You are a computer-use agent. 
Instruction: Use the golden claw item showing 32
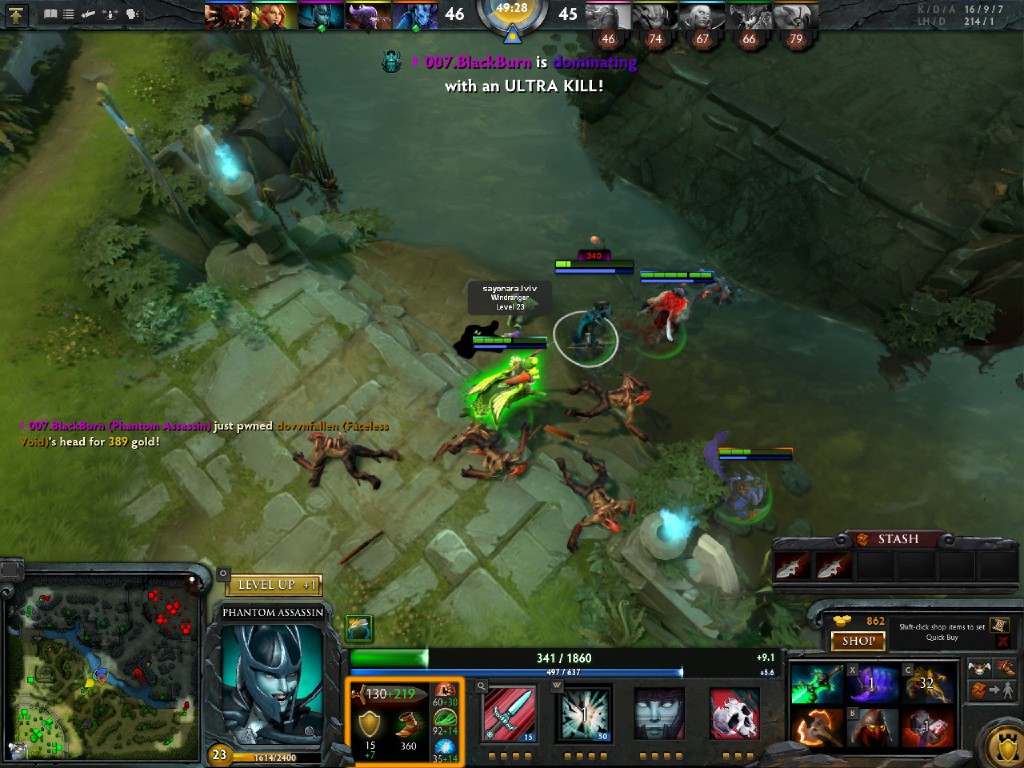[928, 684]
